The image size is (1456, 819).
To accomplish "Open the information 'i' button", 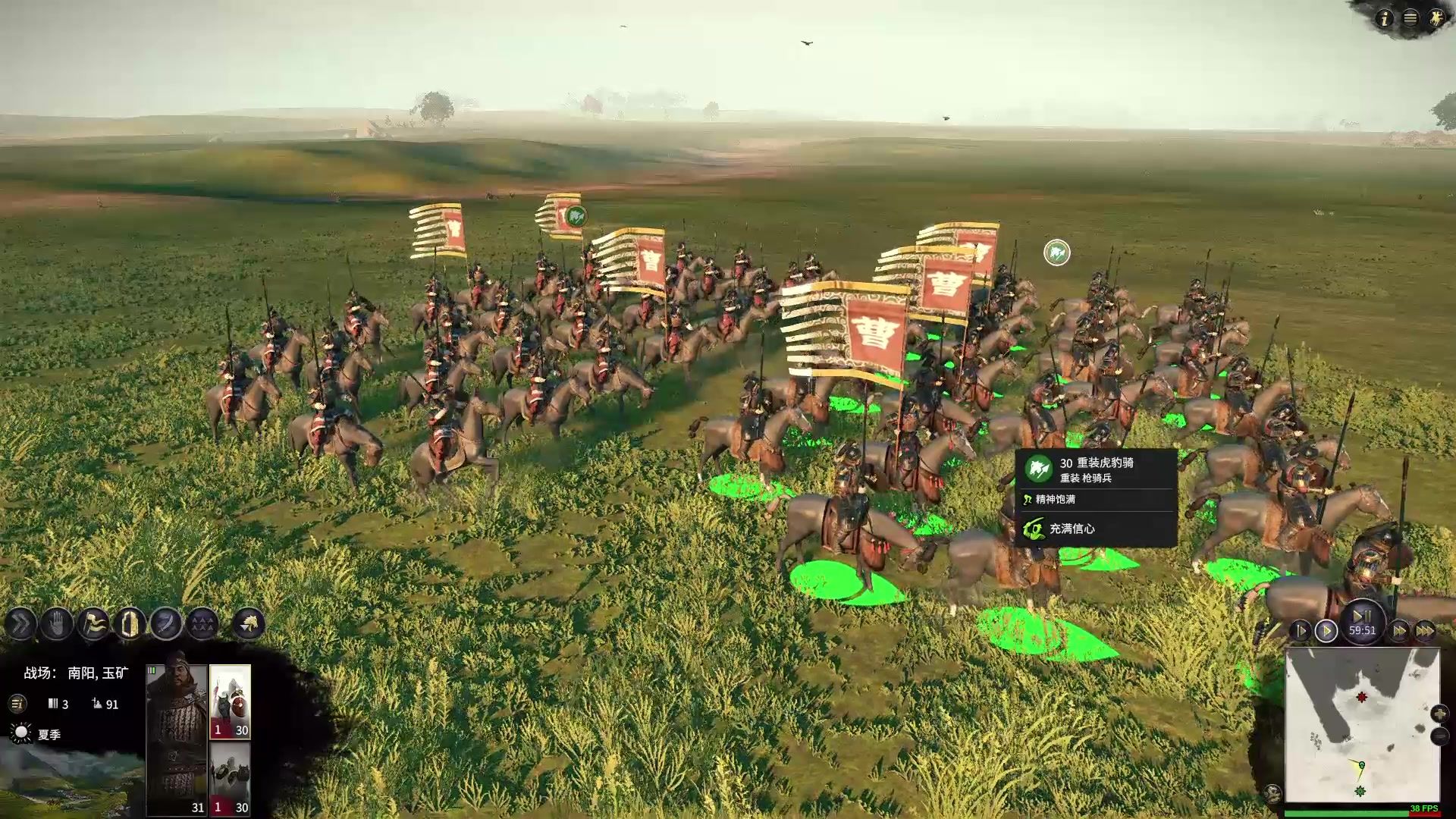I will click(1385, 18).
